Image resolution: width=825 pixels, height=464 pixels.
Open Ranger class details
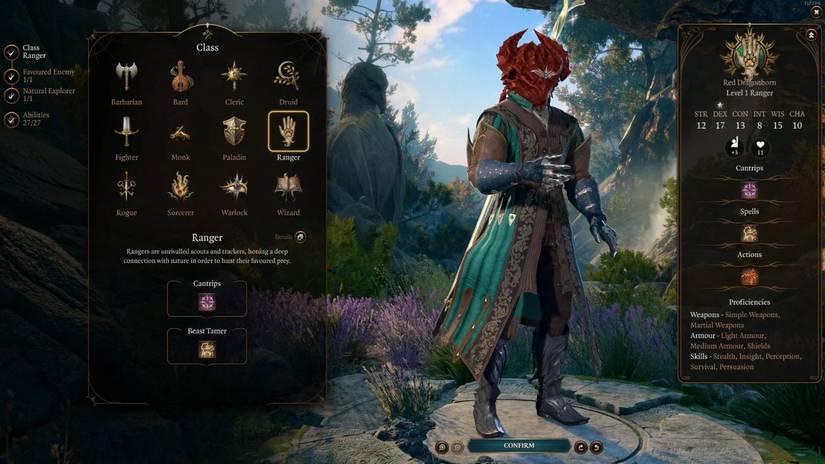[x=299, y=237]
